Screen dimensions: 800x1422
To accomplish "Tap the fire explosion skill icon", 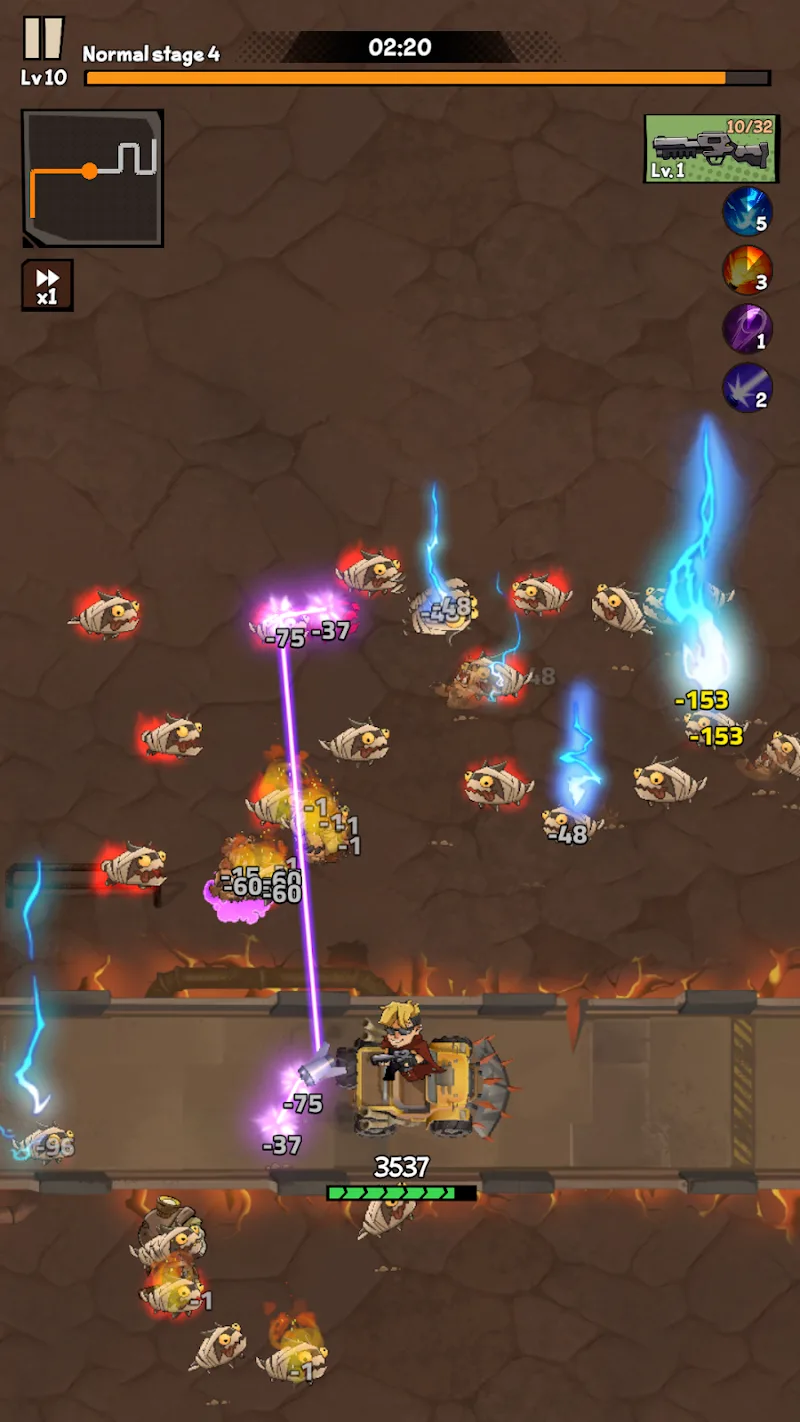I will [x=747, y=270].
